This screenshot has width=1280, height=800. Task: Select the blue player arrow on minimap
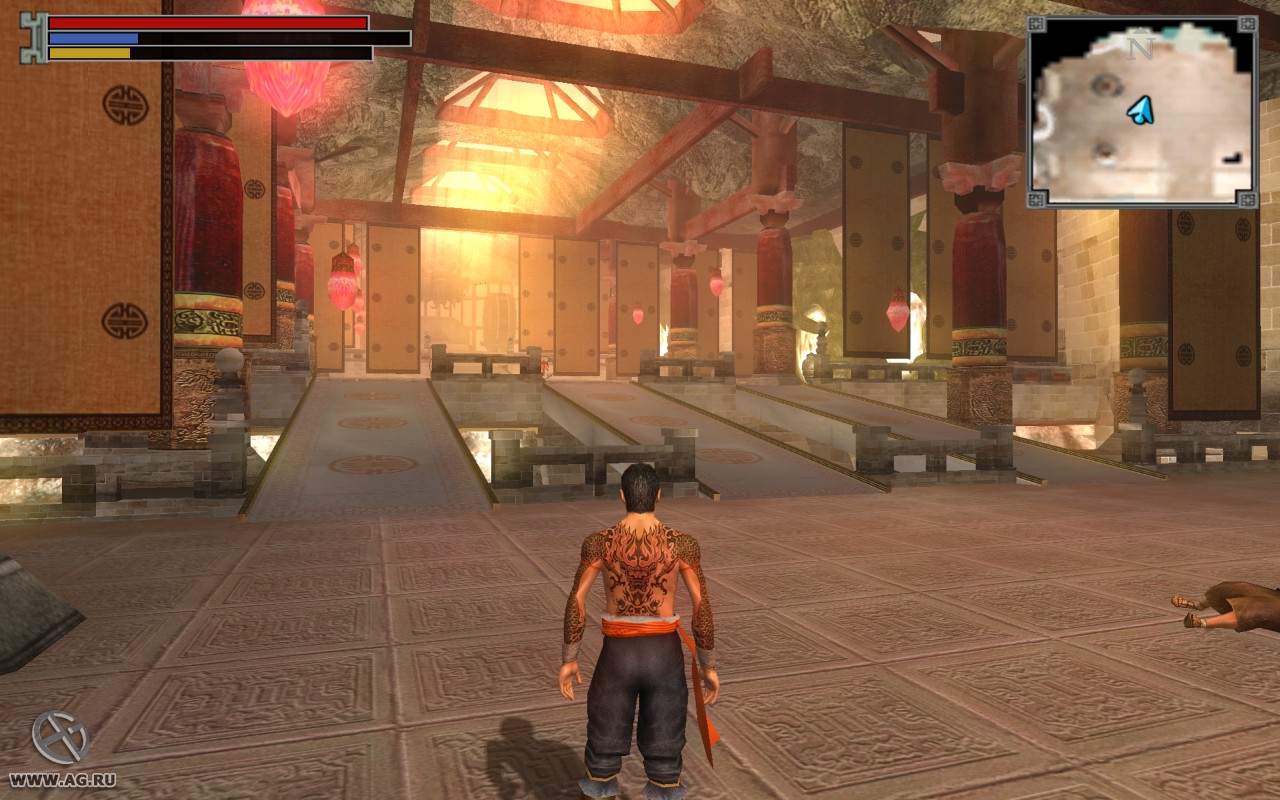[x=1141, y=110]
